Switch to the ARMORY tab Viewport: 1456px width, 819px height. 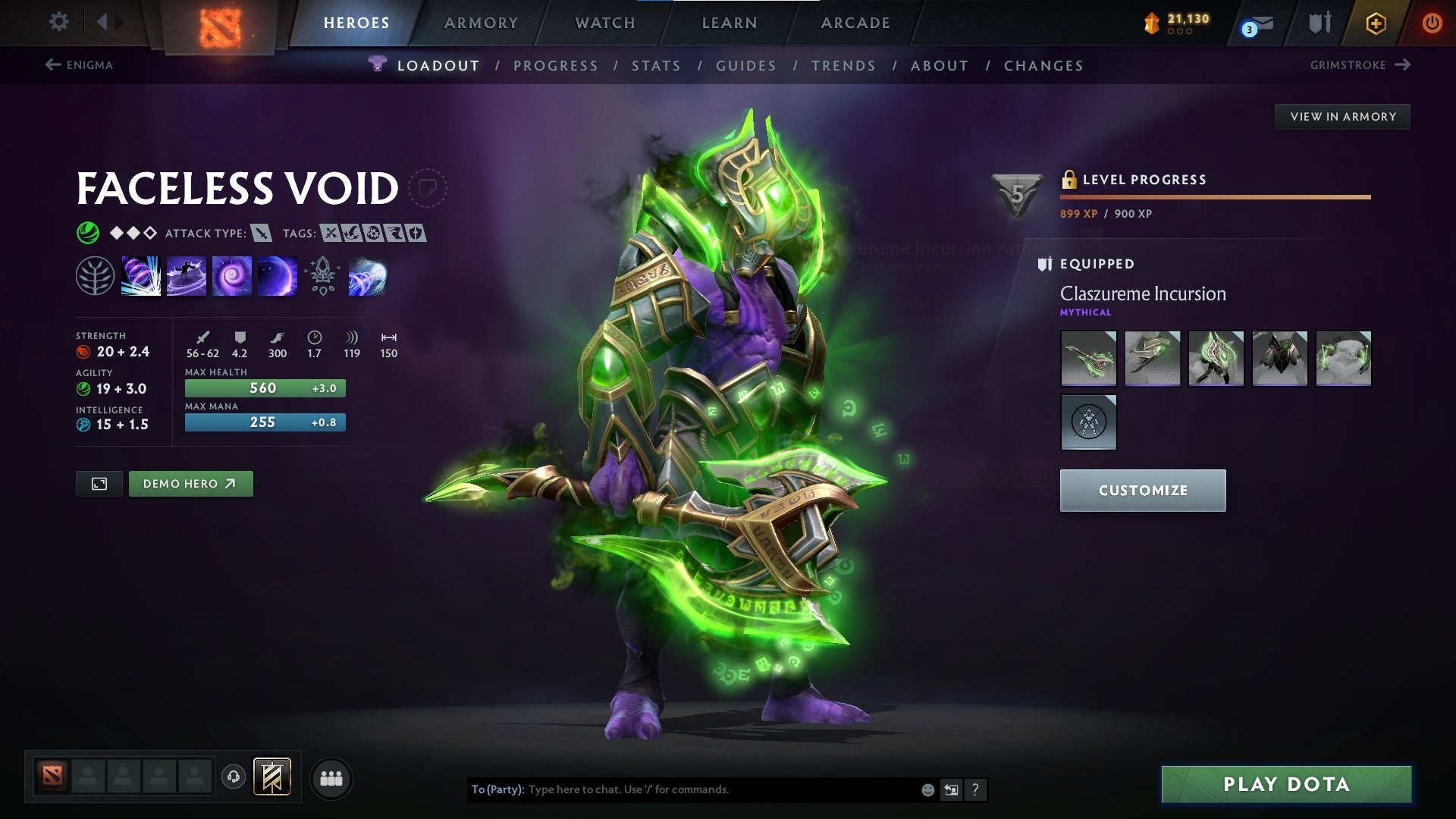click(x=482, y=23)
